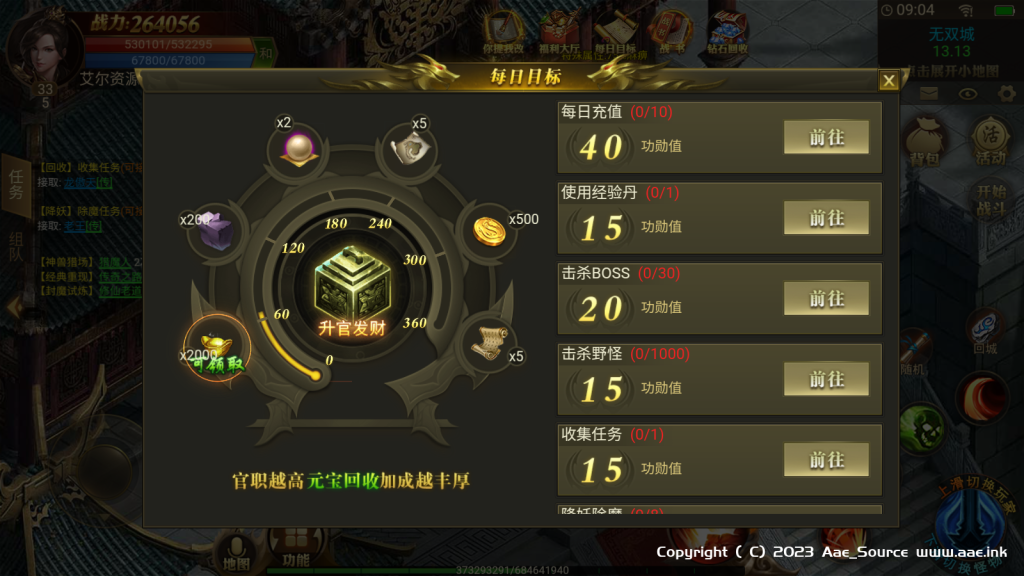Image resolution: width=1024 pixels, height=576 pixels.
Task: Go to the 击杀BOSS task
Action: (x=826, y=299)
